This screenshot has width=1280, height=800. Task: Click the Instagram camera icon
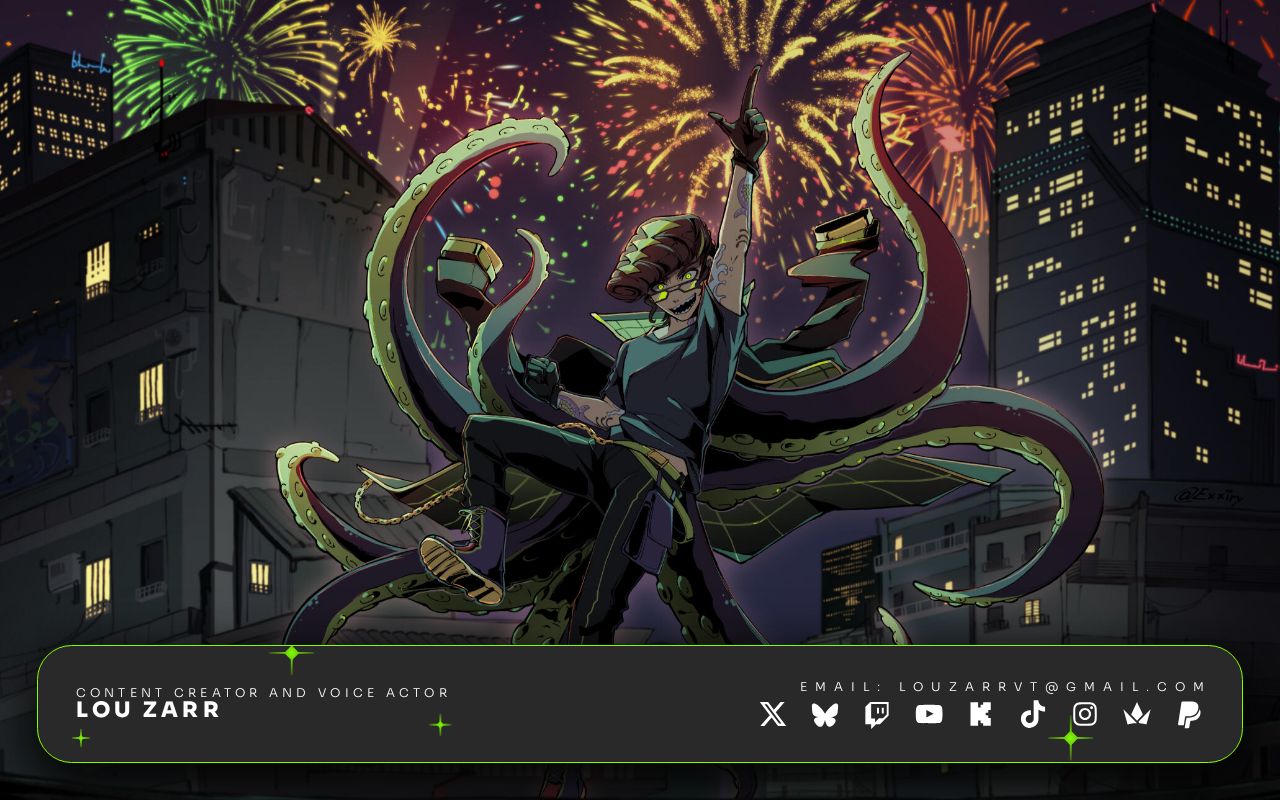(1085, 714)
